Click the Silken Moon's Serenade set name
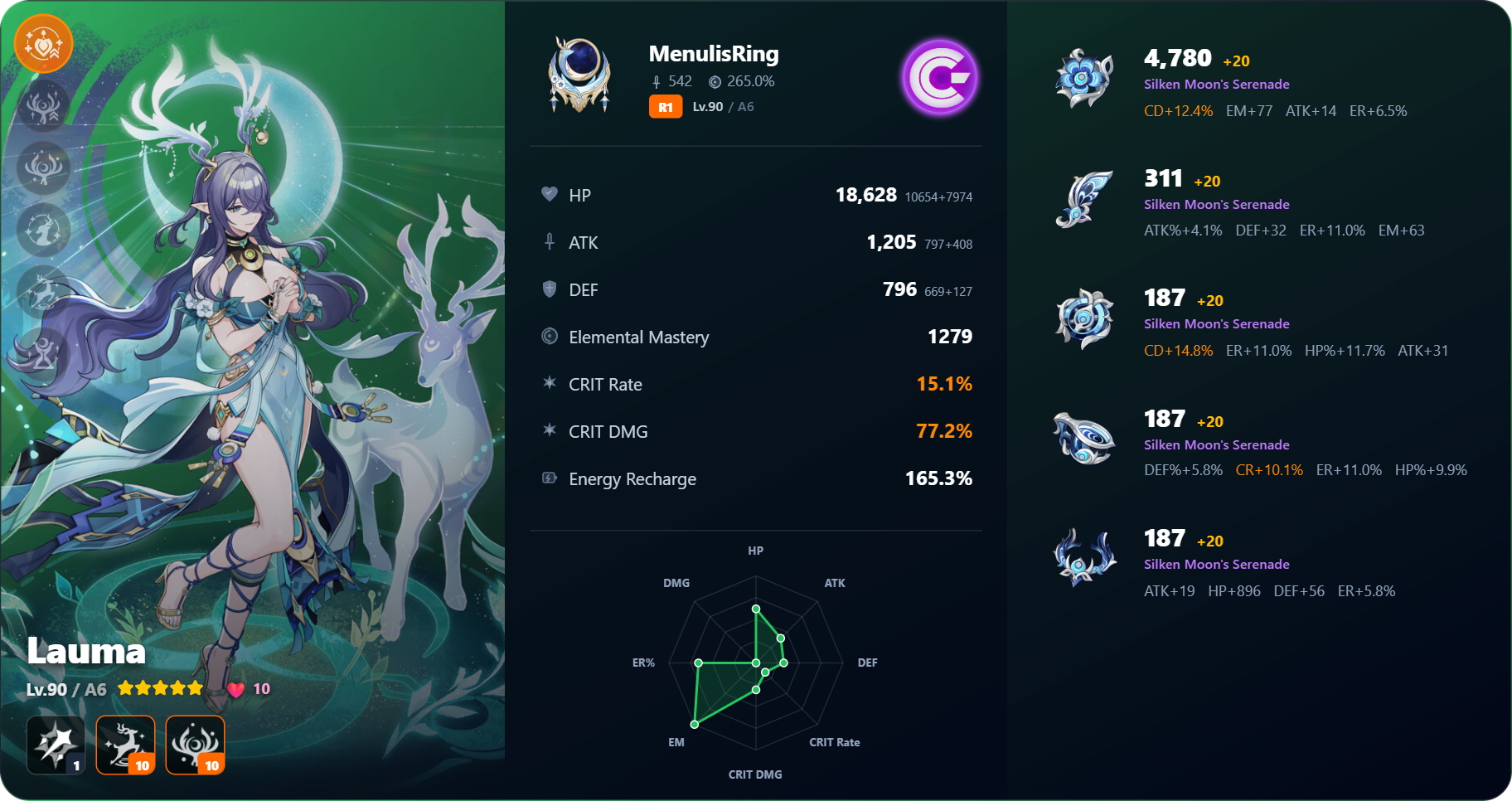Viewport: 1512px width, 801px height. (x=1216, y=84)
